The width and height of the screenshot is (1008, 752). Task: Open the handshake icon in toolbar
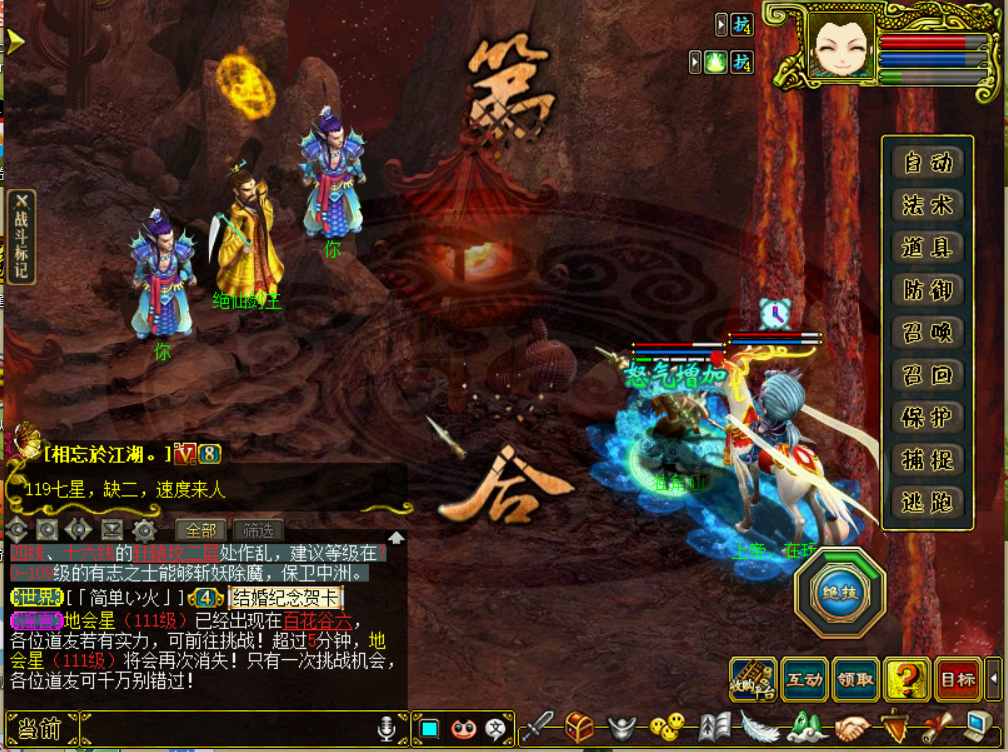[853, 728]
